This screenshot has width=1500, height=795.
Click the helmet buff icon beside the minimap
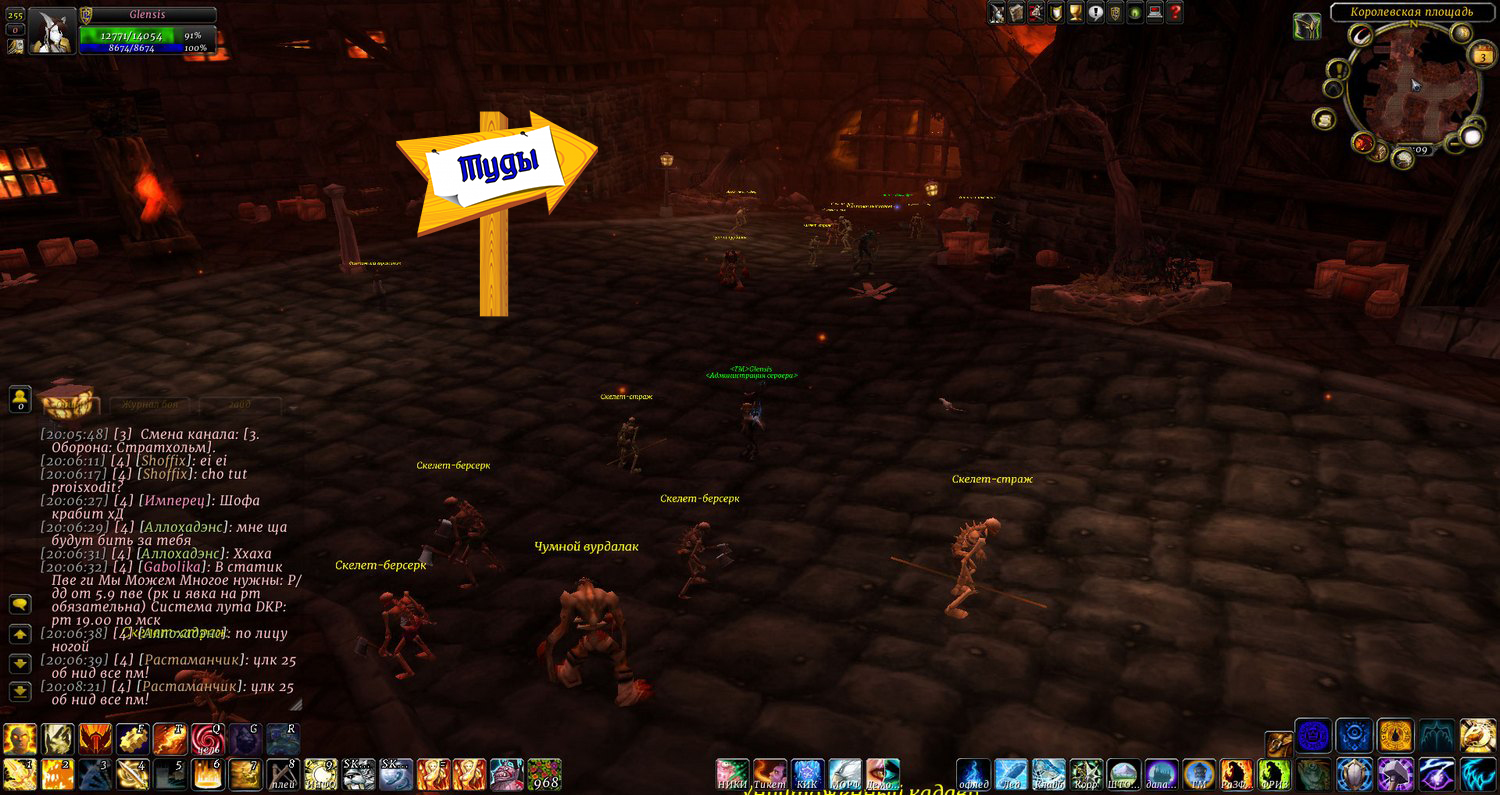point(1307,27)
